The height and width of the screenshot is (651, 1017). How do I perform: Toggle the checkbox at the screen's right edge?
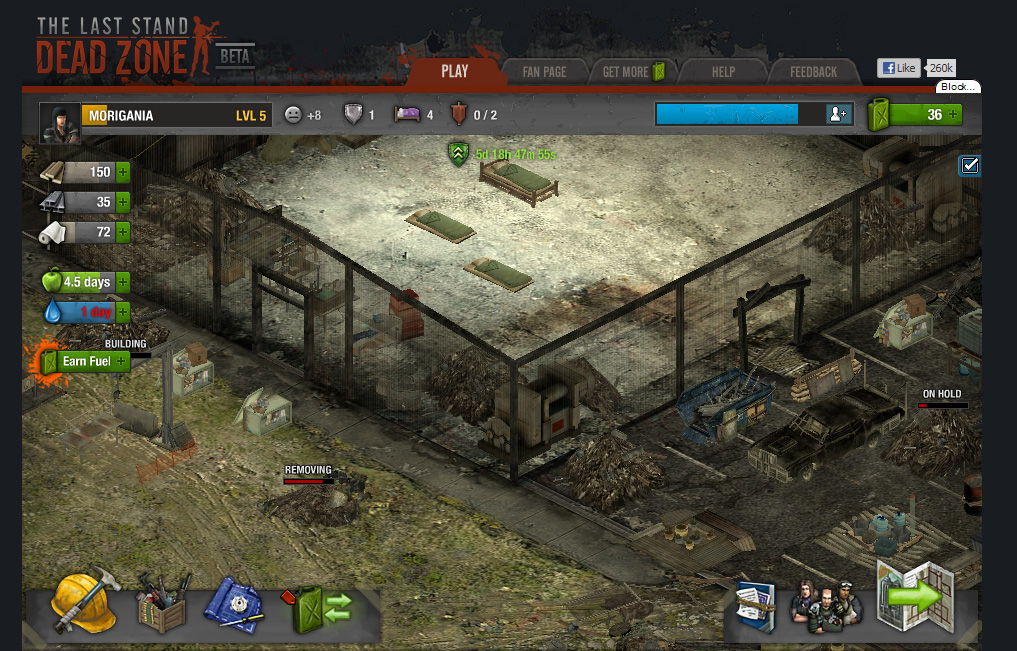pos(969,166)
